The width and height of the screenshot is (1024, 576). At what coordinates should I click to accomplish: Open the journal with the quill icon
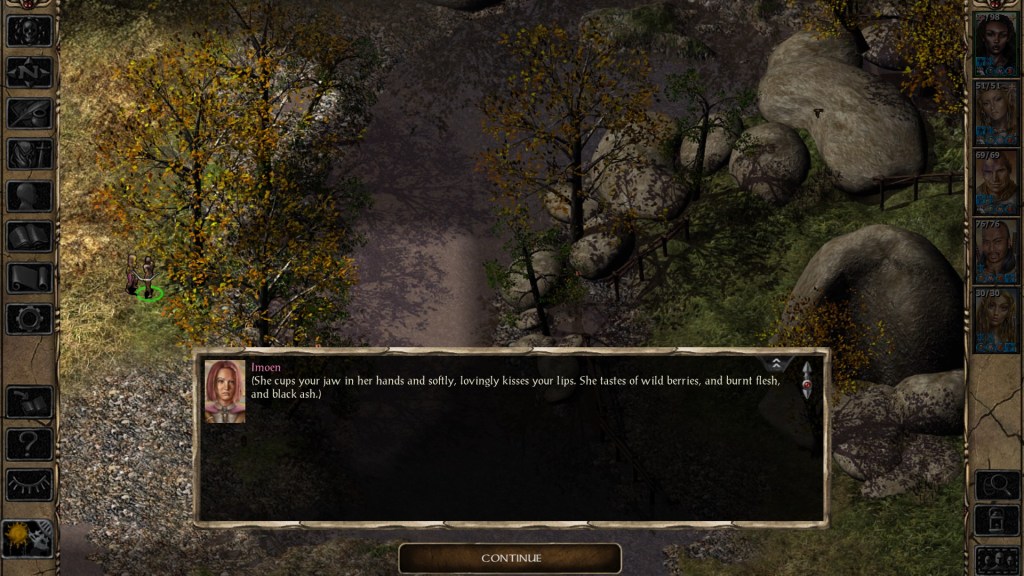point(29,113)
